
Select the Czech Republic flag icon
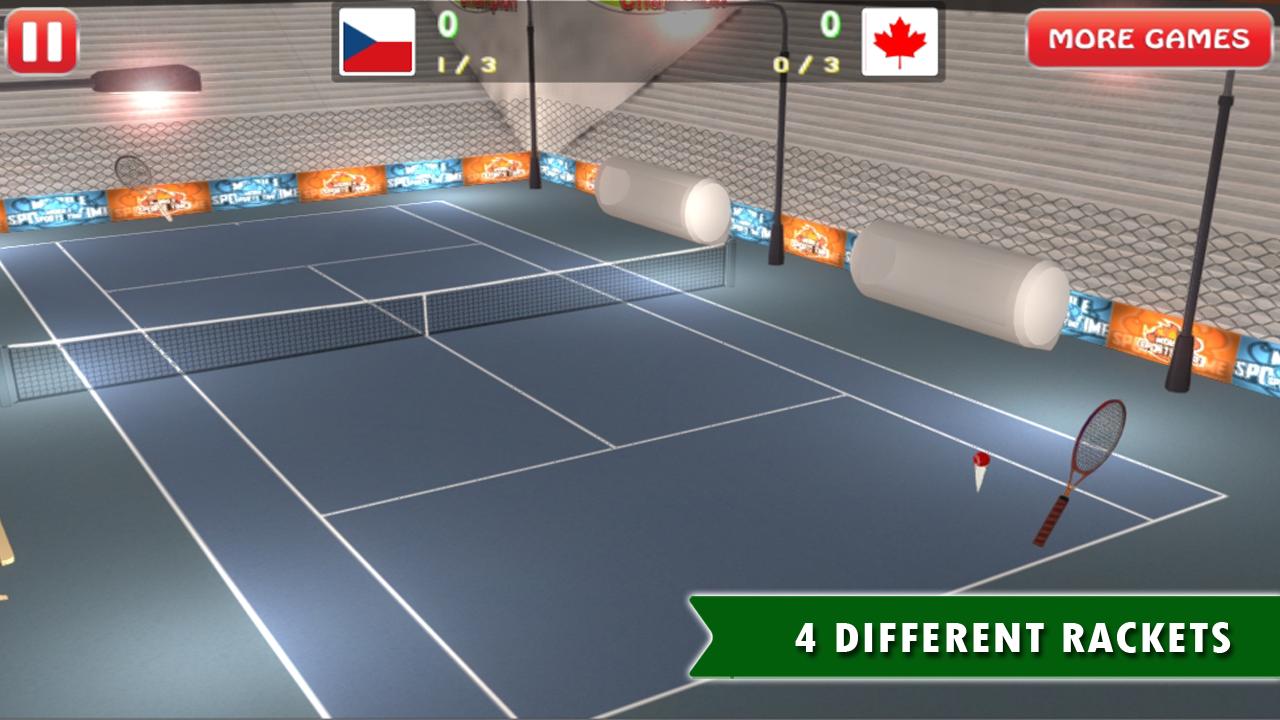click(x=375, y=43)
